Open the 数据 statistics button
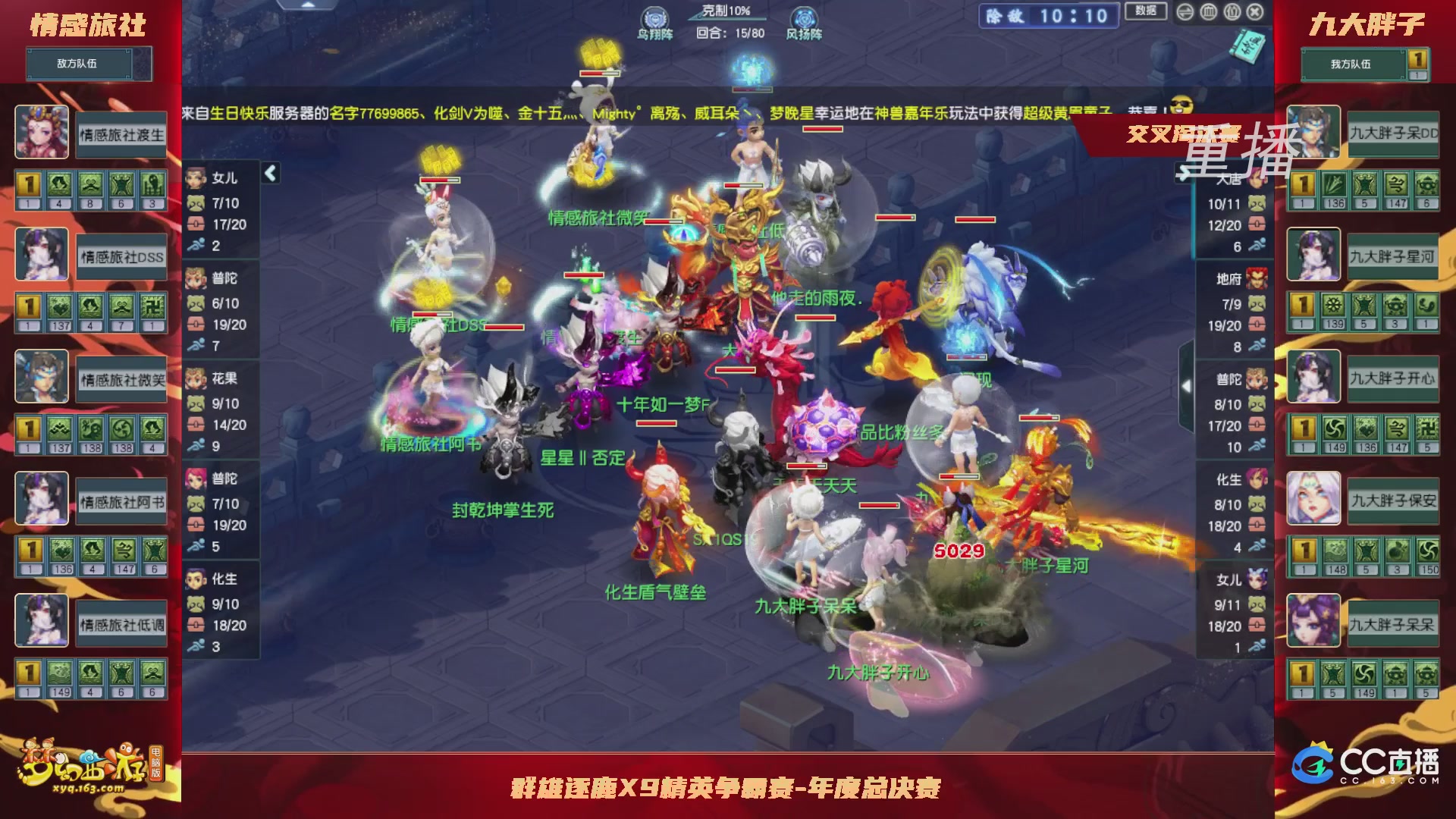 click(x=1145, y=11)
